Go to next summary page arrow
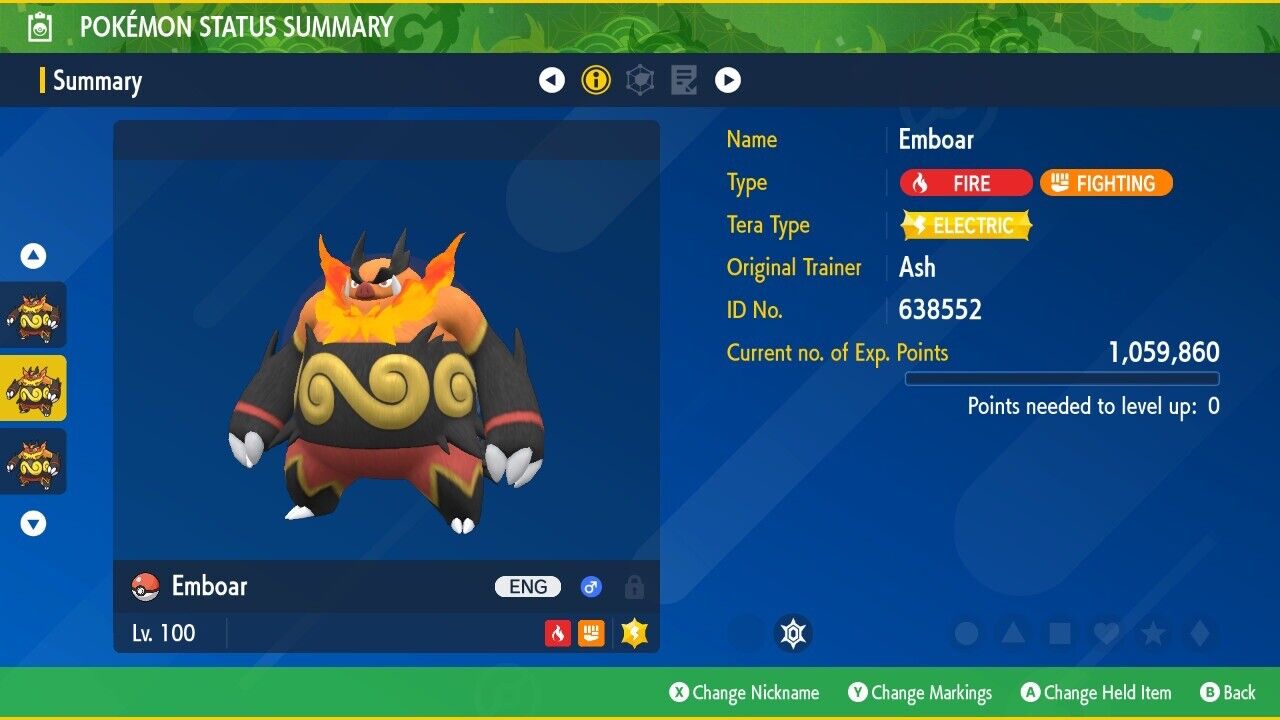 (x=728, y=80)
